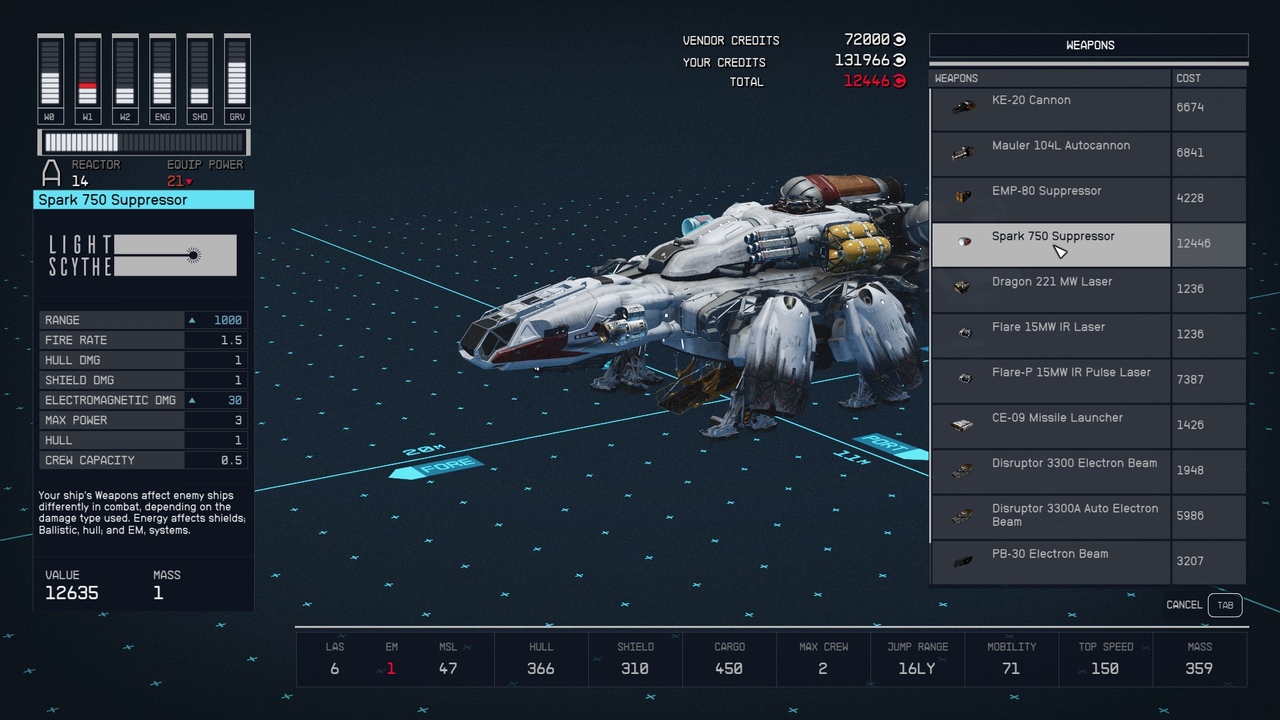Viewport: 1280px width, 720px height.
Task: Choose the Dragon 221 MW Laser
Action: (1050, 289)
